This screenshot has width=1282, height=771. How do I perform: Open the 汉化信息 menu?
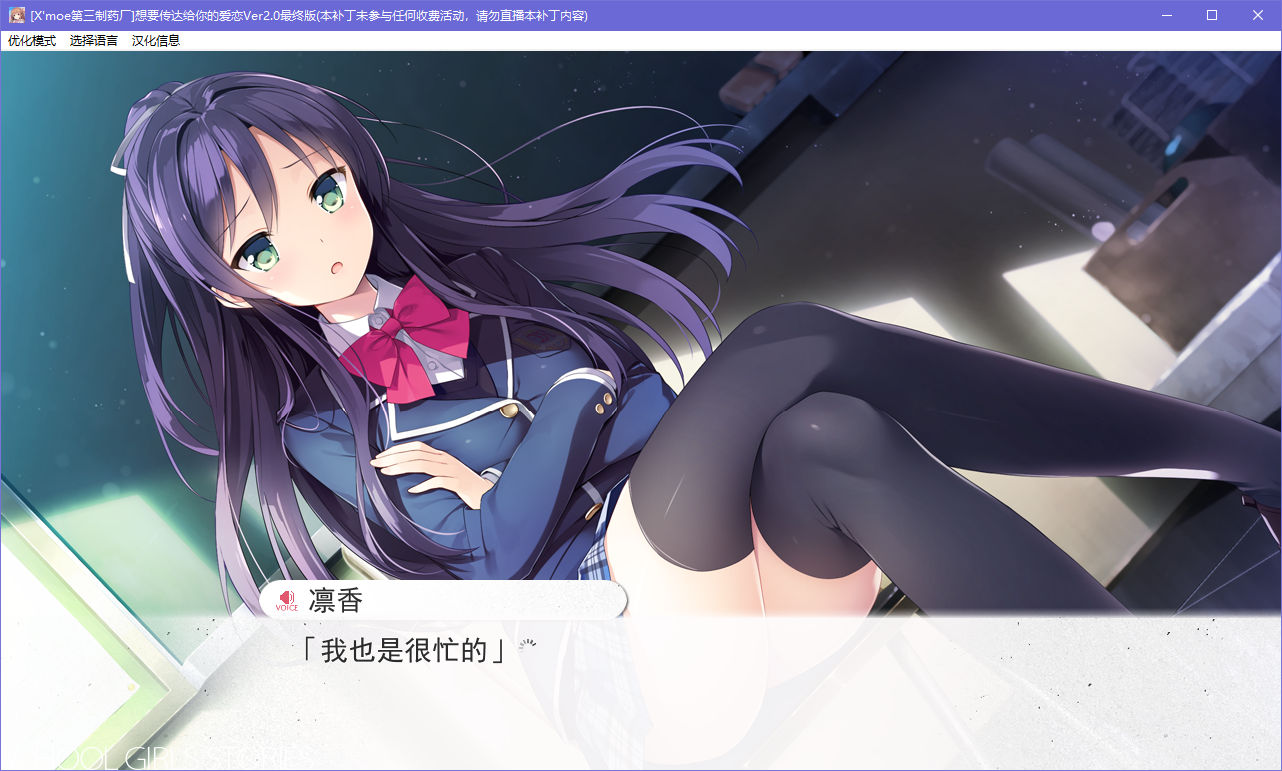tap(156, 41)
